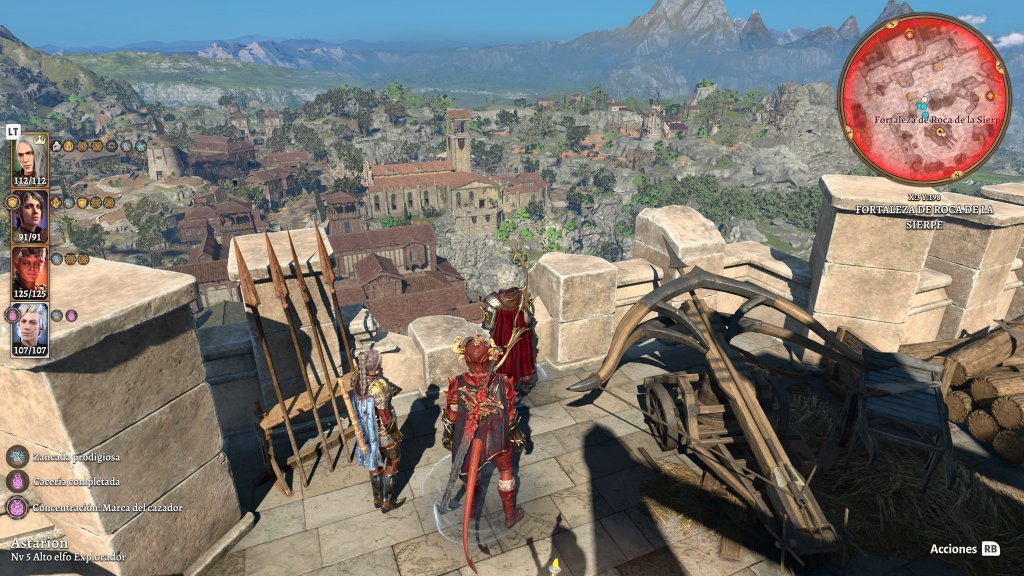Select Astarion's portrait showing 107/107
The image size is (1024, 576).
30,324
